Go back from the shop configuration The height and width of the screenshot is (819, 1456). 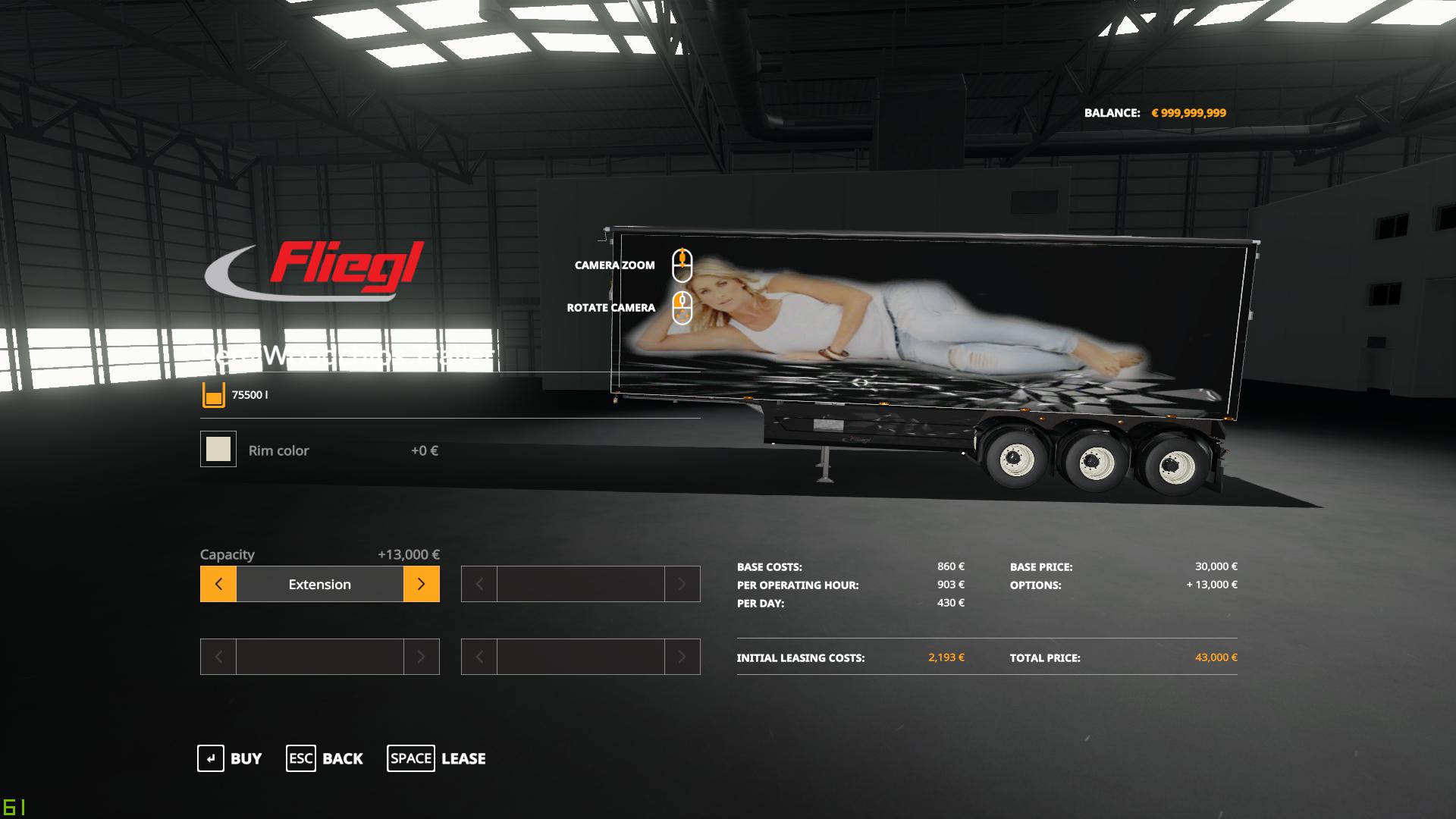coord(325,758)
